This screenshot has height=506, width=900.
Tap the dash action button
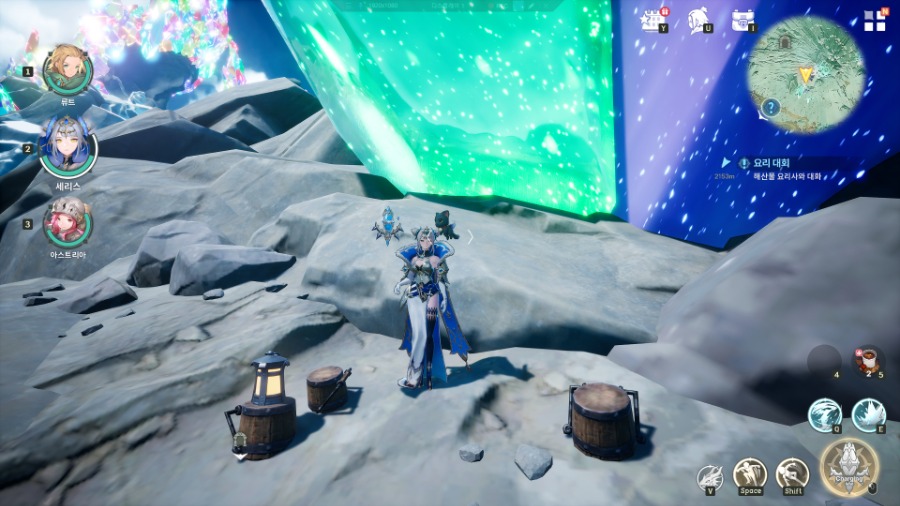(792, 474)
